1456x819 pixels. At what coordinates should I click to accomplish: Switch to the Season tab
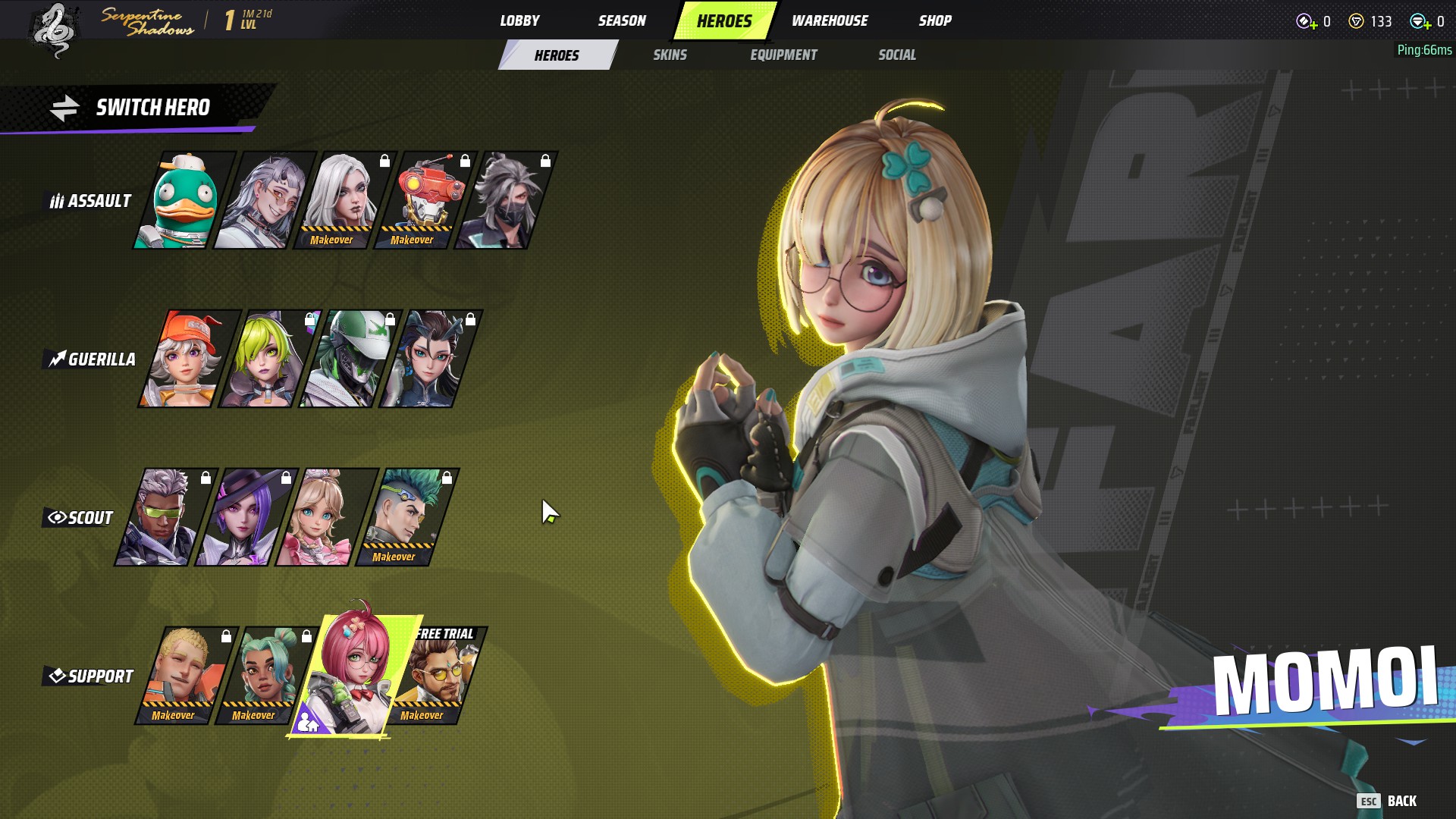click(x=622, y=20)
